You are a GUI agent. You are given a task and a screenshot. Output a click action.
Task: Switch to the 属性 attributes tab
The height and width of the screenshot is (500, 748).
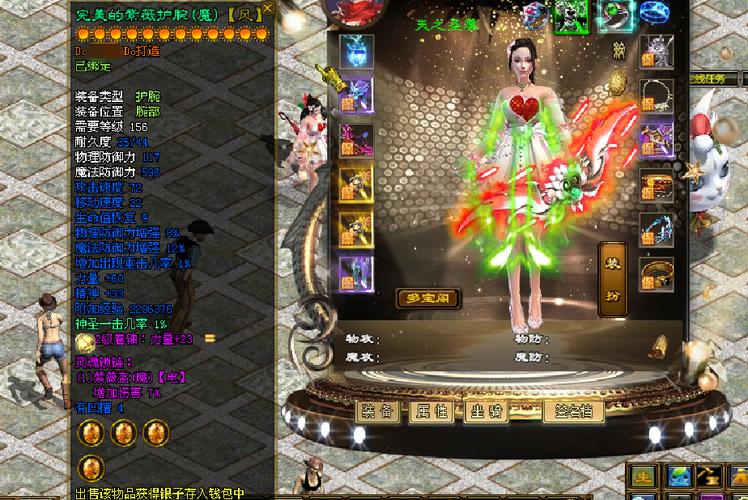[x=433, y=411]
